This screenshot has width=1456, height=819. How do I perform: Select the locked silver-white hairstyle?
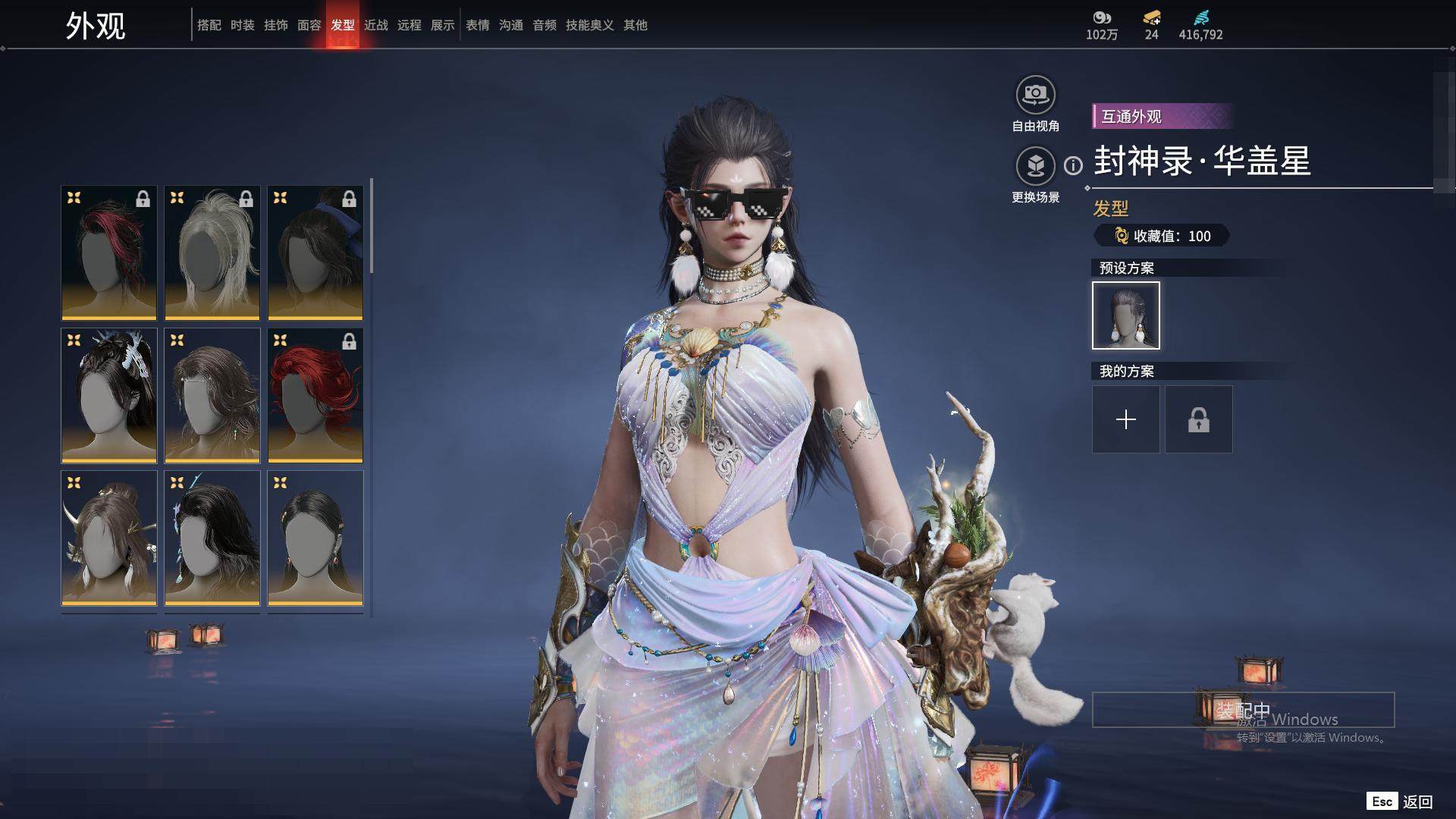[x=212, y=253]
